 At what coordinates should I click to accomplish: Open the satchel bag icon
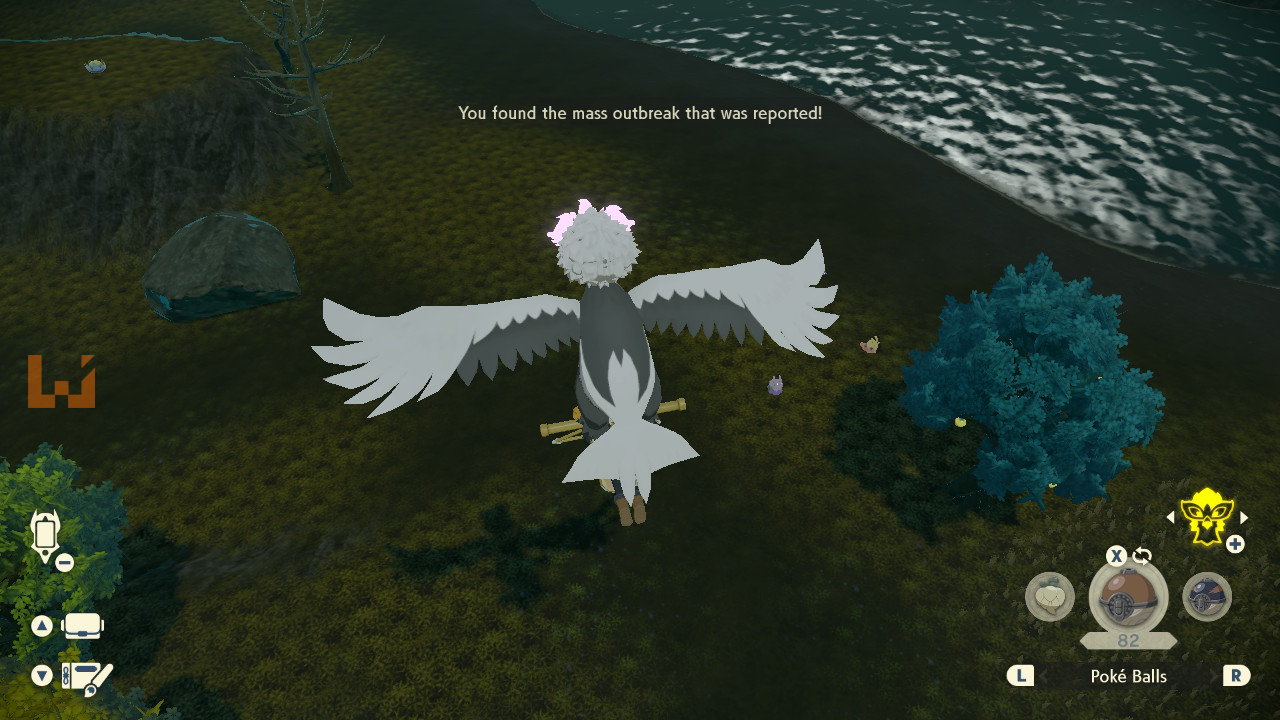click(83, 627)
